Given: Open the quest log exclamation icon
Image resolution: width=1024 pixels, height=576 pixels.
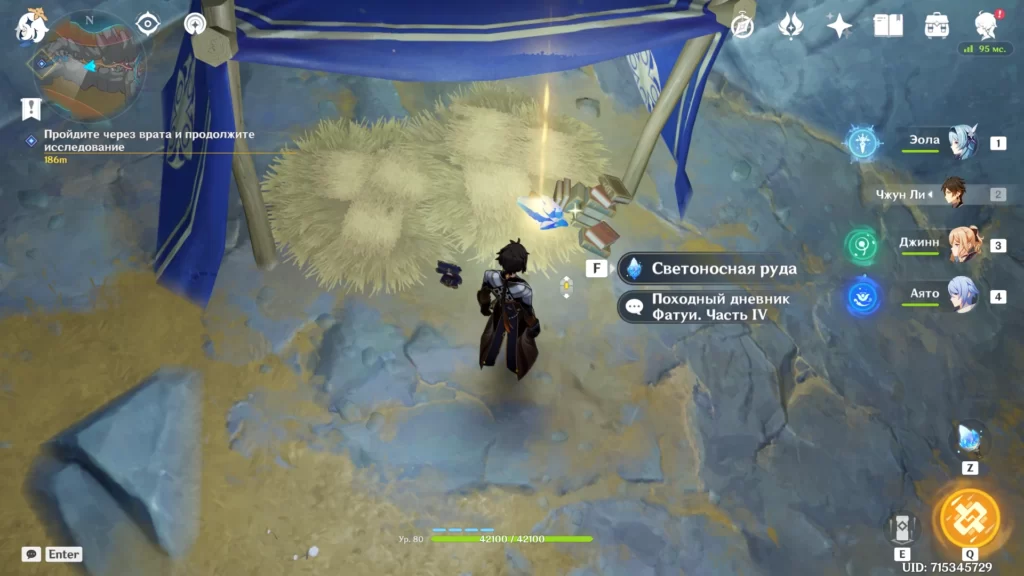Looking at the screenshot, I should 31,109.
